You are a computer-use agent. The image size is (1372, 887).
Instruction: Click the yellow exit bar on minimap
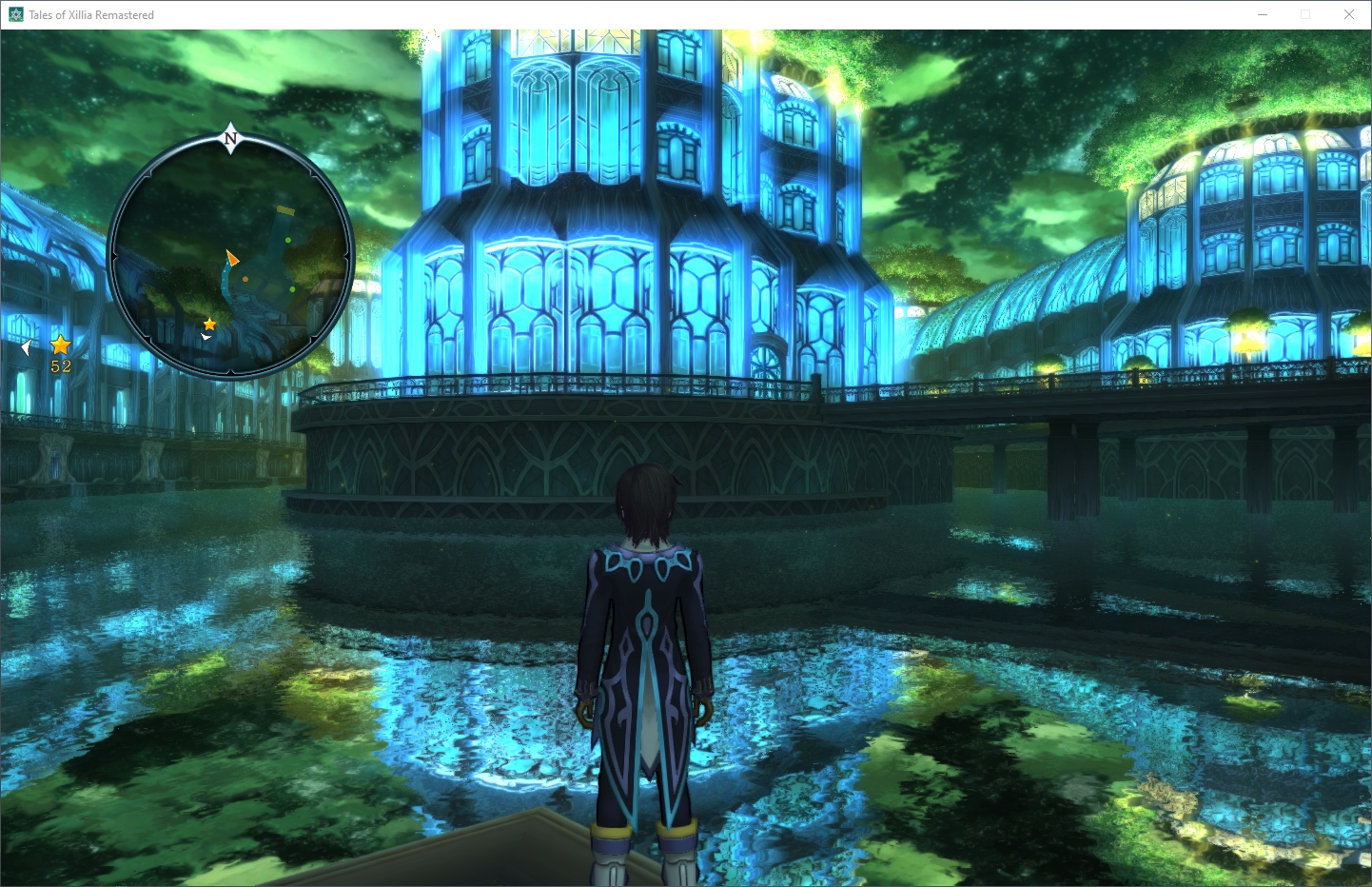point(286,210)
